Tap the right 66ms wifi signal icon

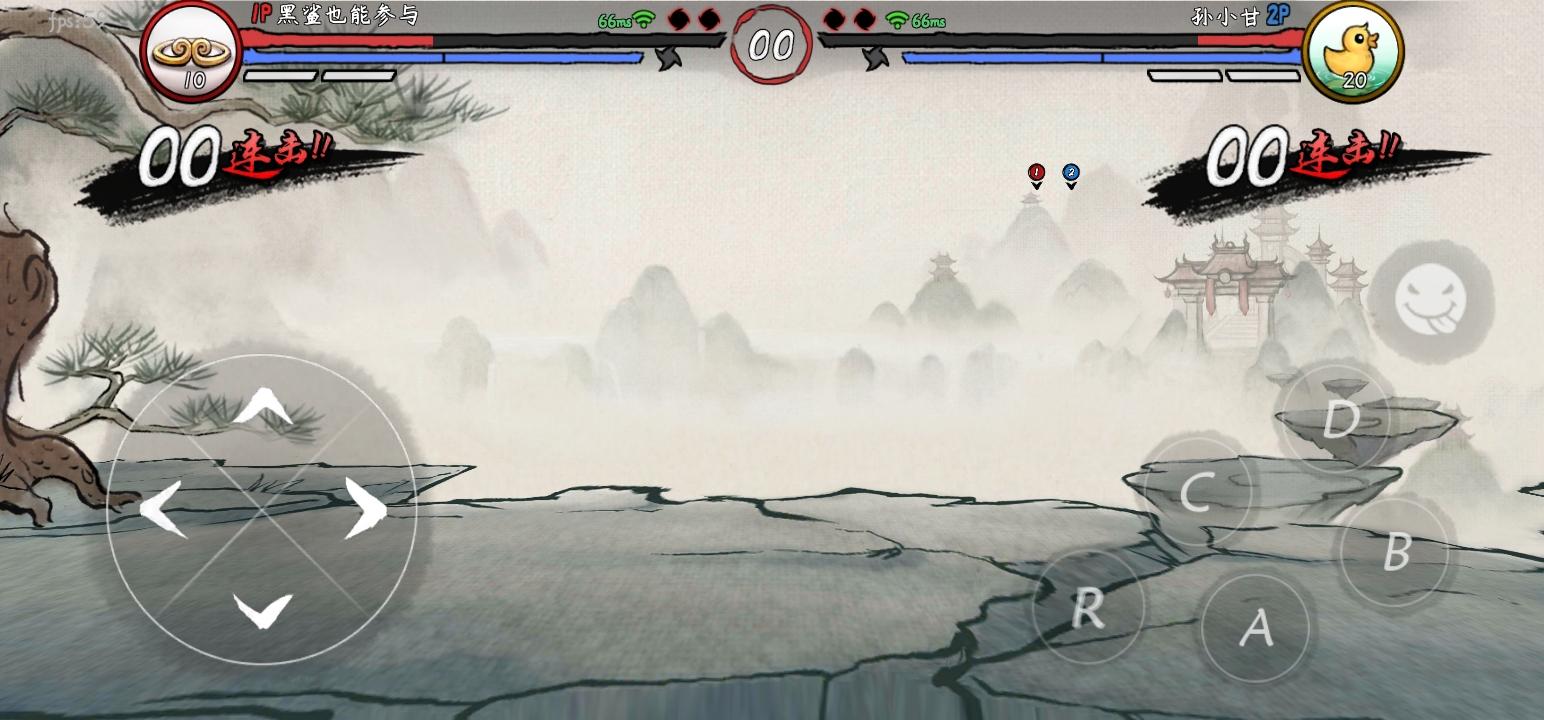(895, 19)
